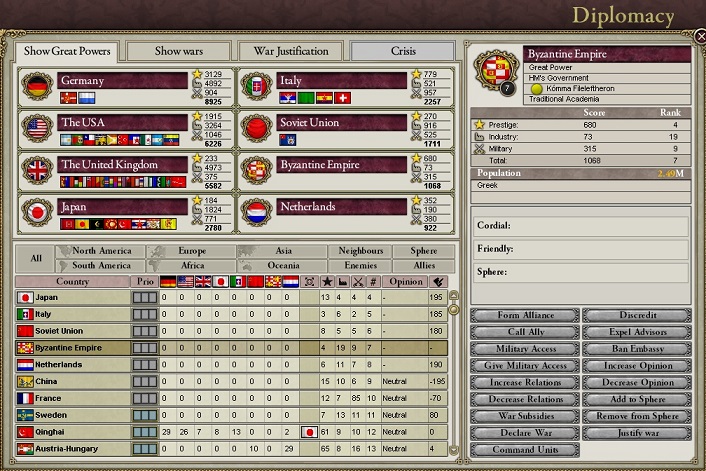706x471 pixels.
Task: Show only Neighbours in the country list
Action: 361,251
